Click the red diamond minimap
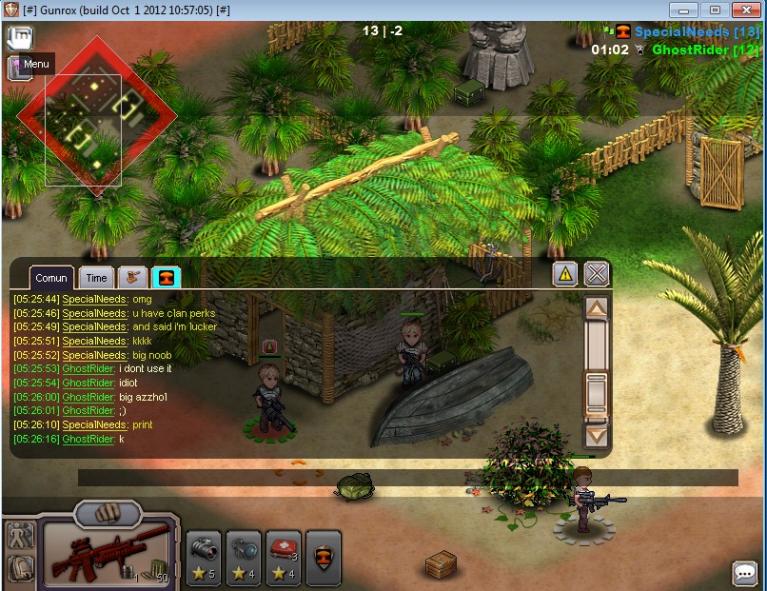 click(96, 114)
